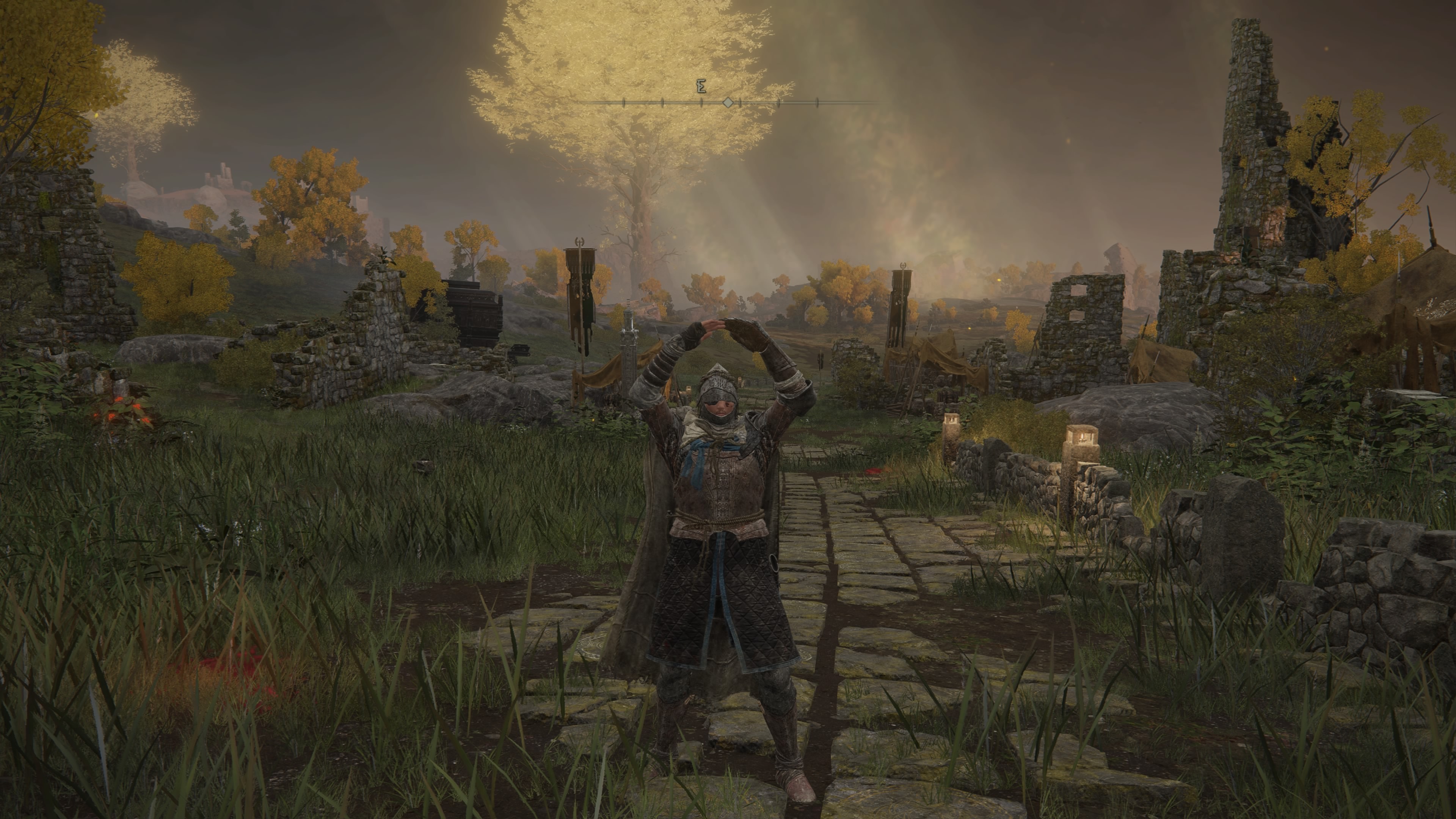
Task: Click the diamond marker on the compass
Action: 728,102
